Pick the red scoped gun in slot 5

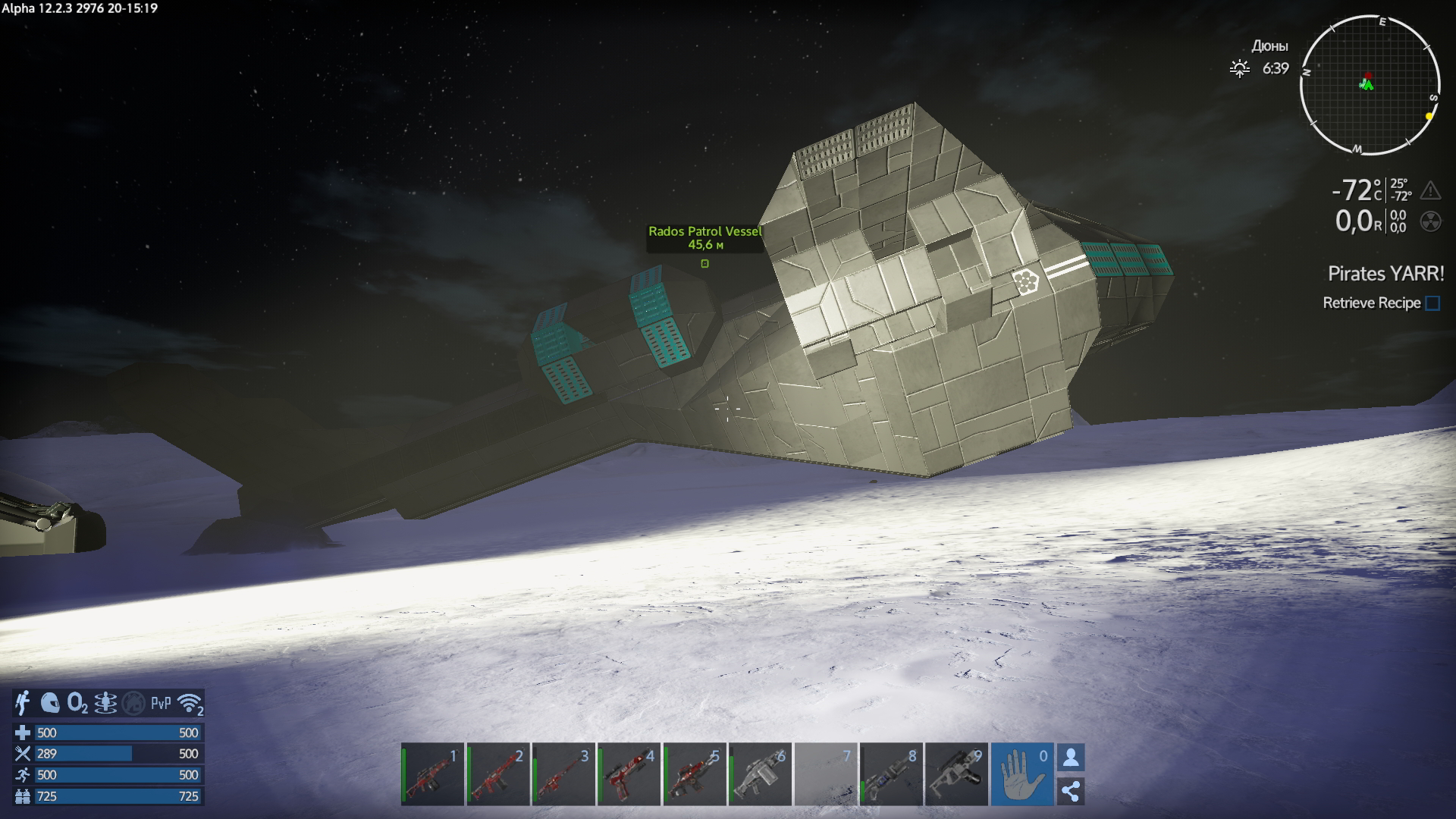click(x=694, y=774)
